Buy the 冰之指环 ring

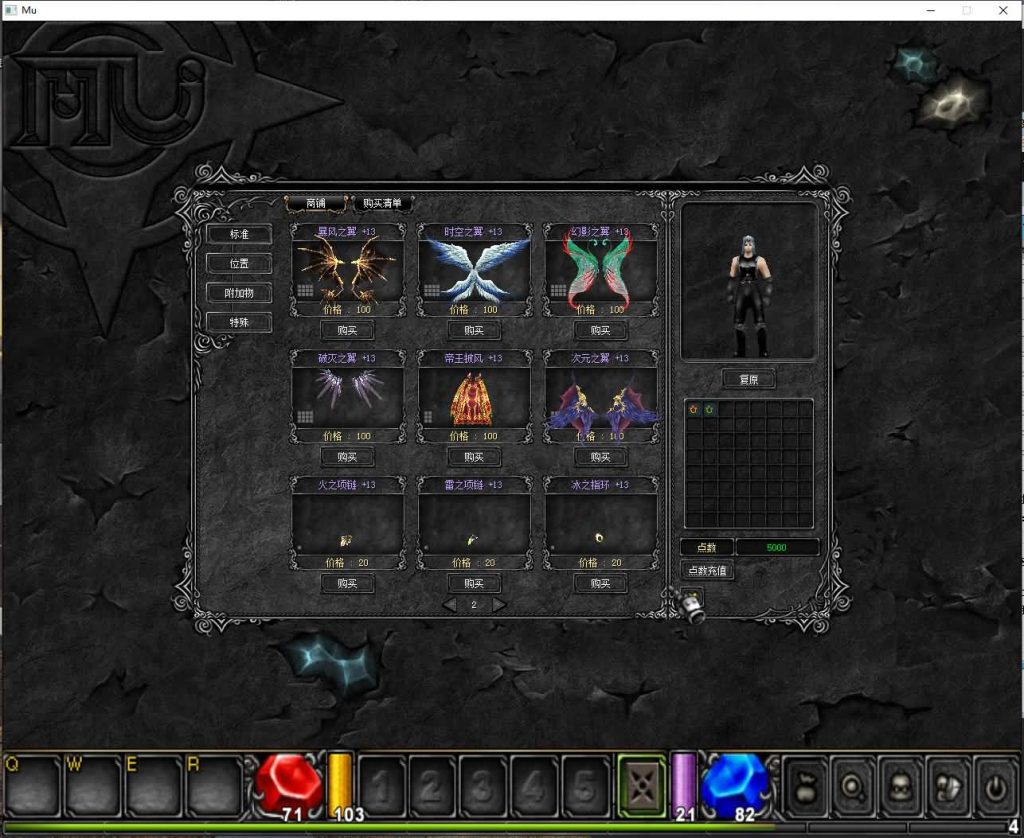[600, 584]
